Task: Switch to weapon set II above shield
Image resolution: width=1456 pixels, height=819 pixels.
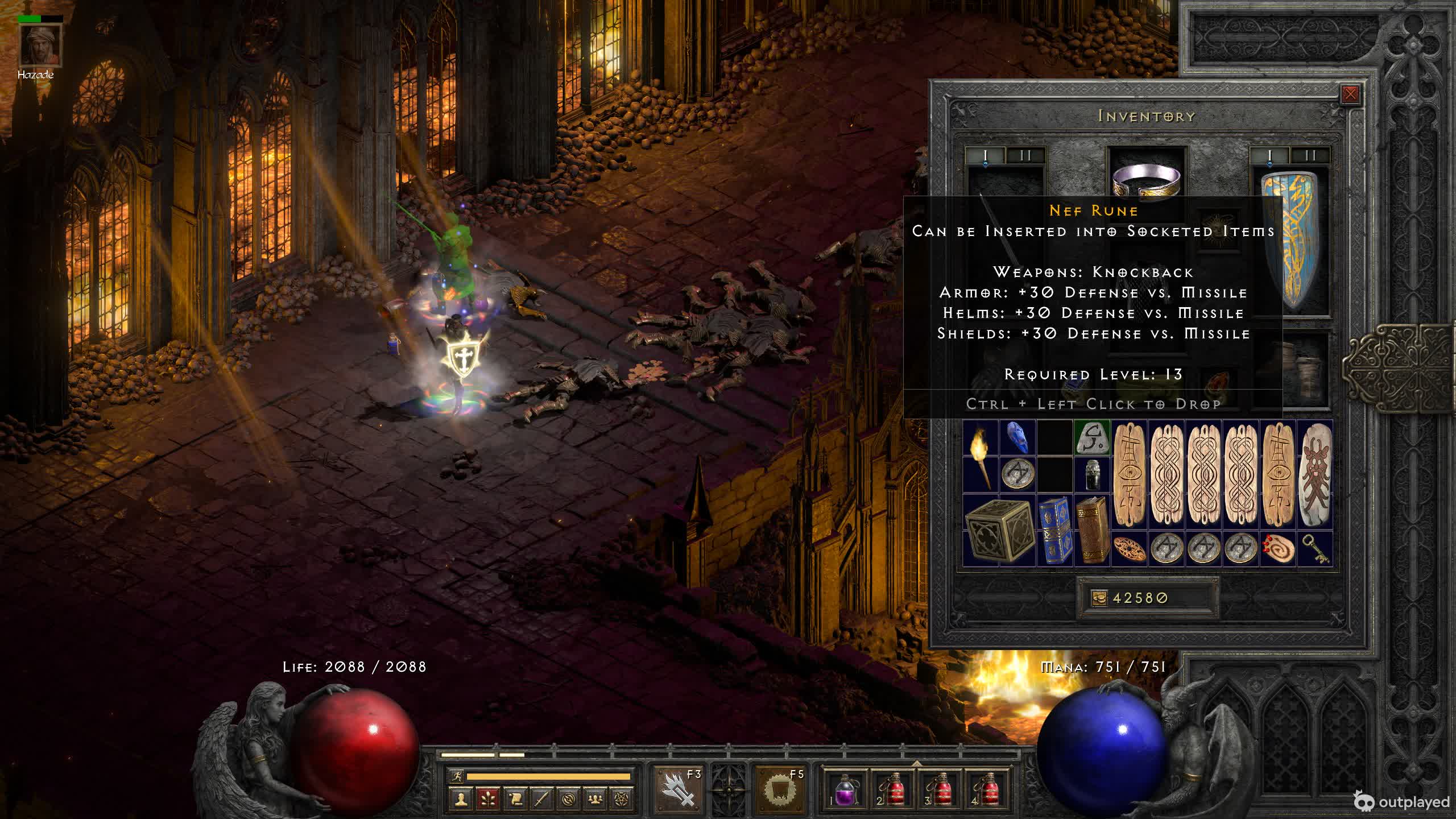Action: (x=1310, y=155)
